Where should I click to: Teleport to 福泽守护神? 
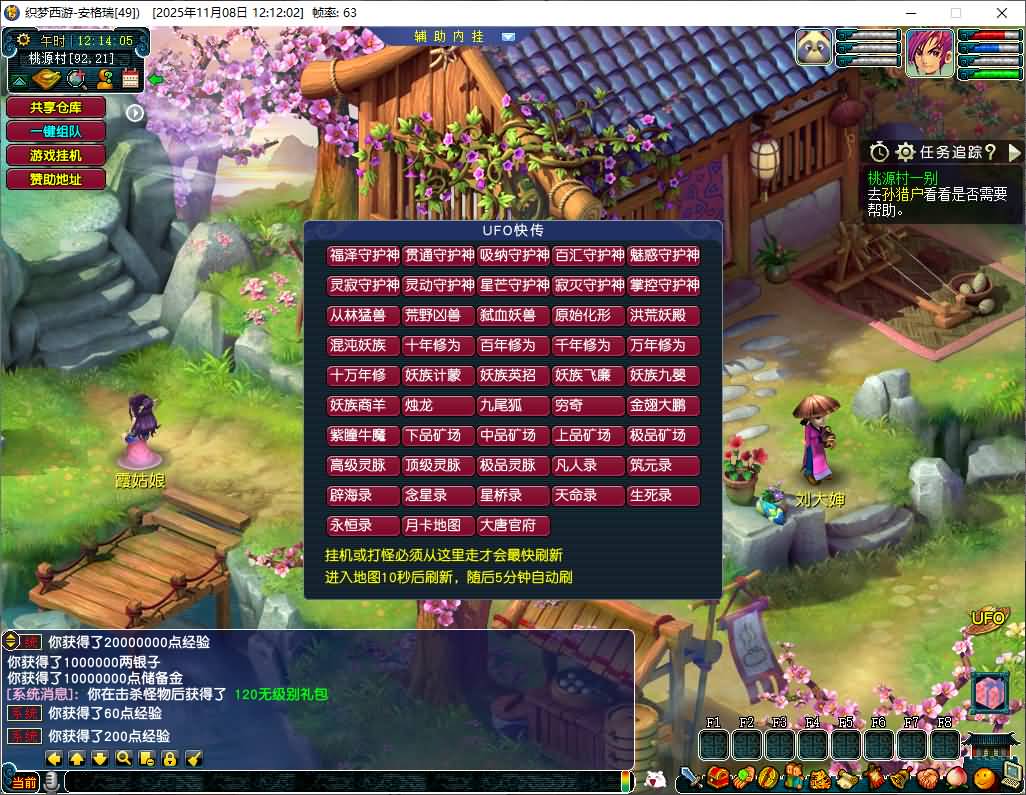click(x=364, y=255)
